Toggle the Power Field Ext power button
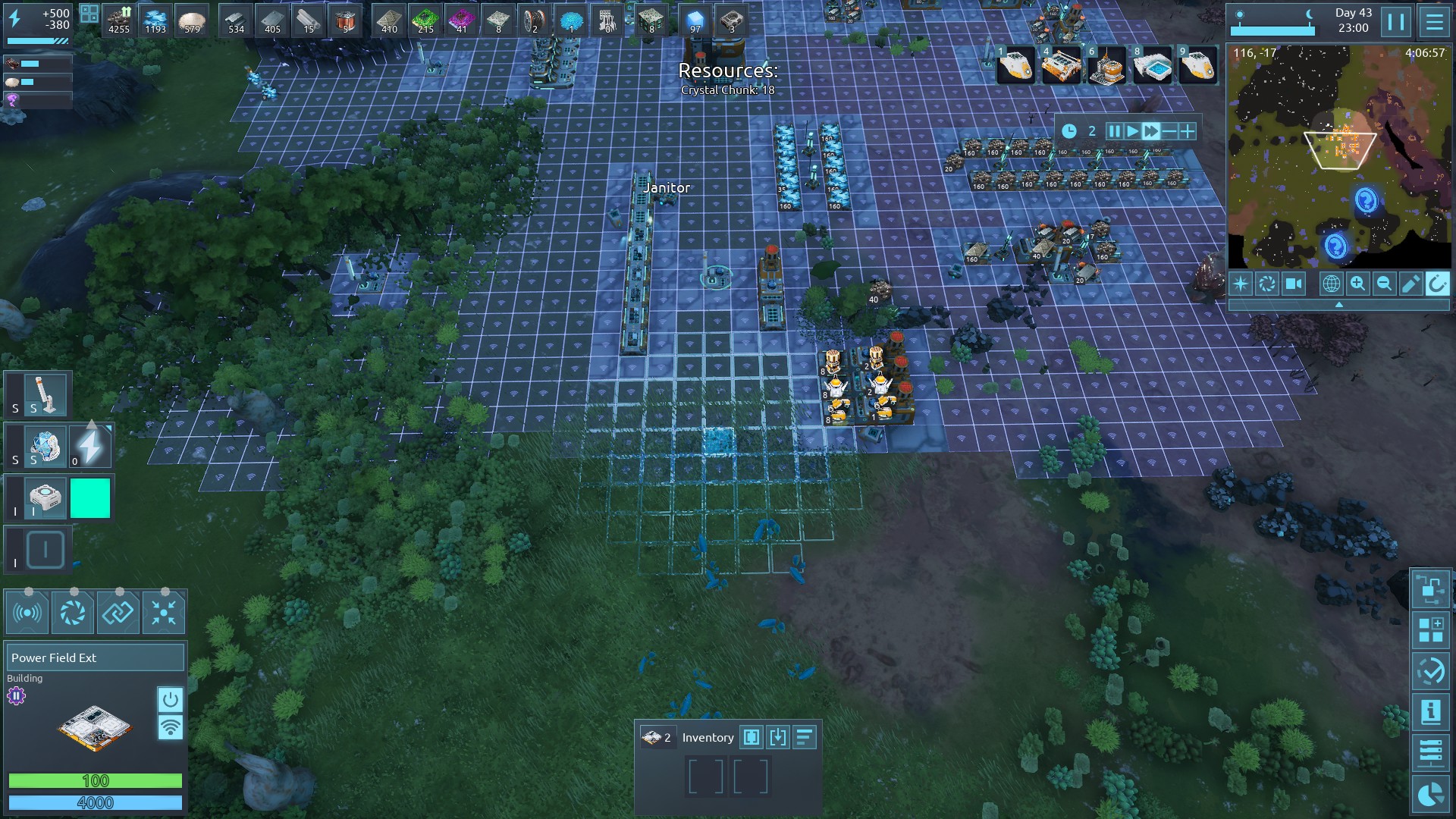1456x819 pixels. (x=170, y=698)
